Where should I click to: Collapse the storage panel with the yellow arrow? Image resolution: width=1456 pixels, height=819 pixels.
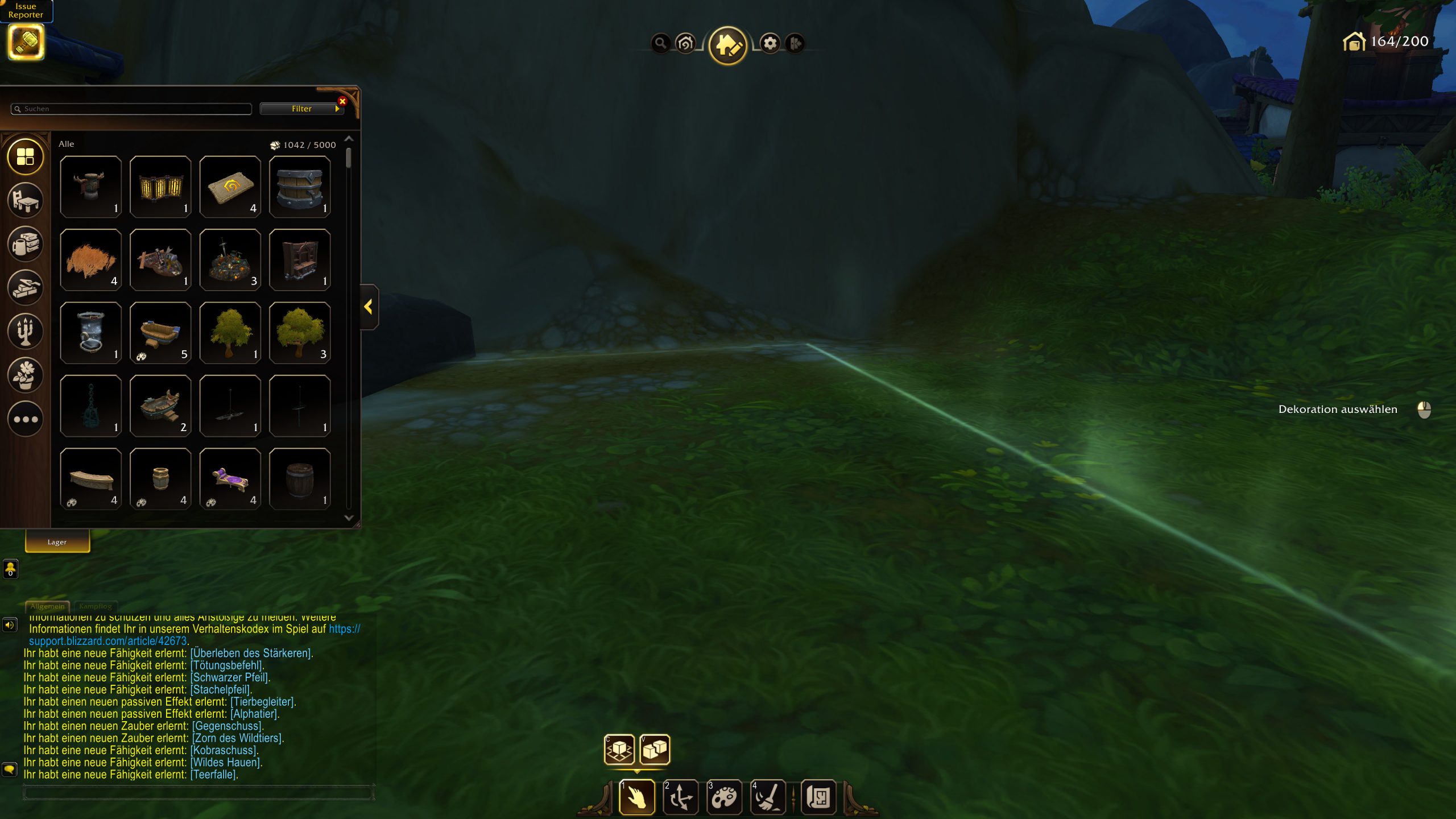pyautogui.click(x=369, y=307)
